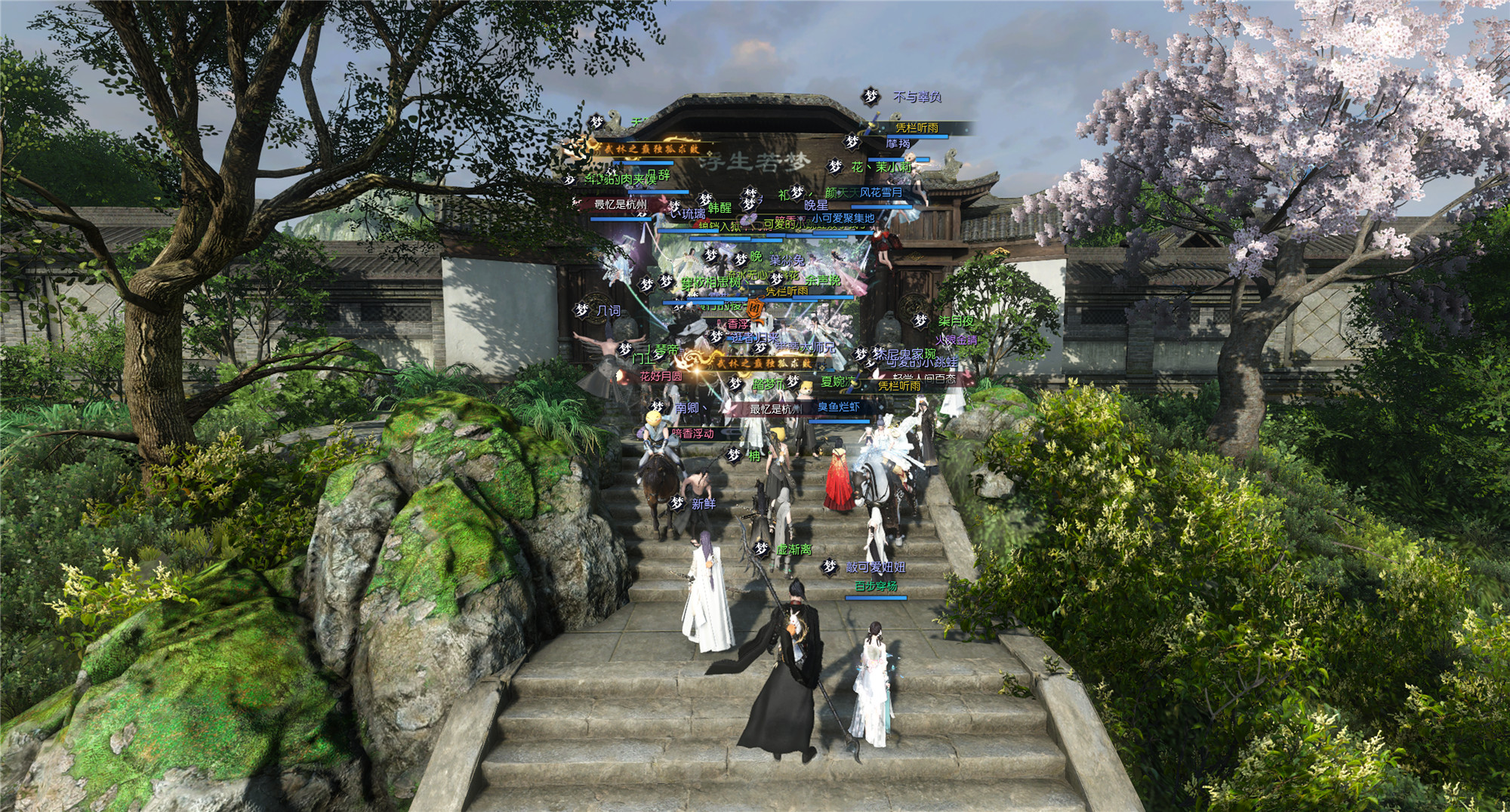This screenshot has width=1510, height=812.
Task: Target the player named 敲可爱妞妞
Action: click(875, 567)
